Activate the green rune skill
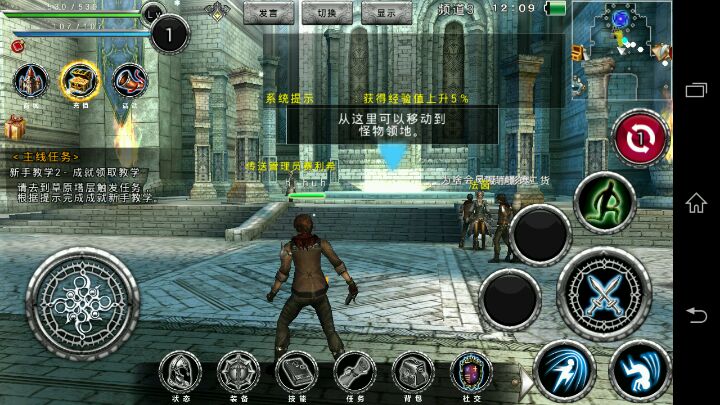Viewport: 720px width, 405px height. [605, 201]
